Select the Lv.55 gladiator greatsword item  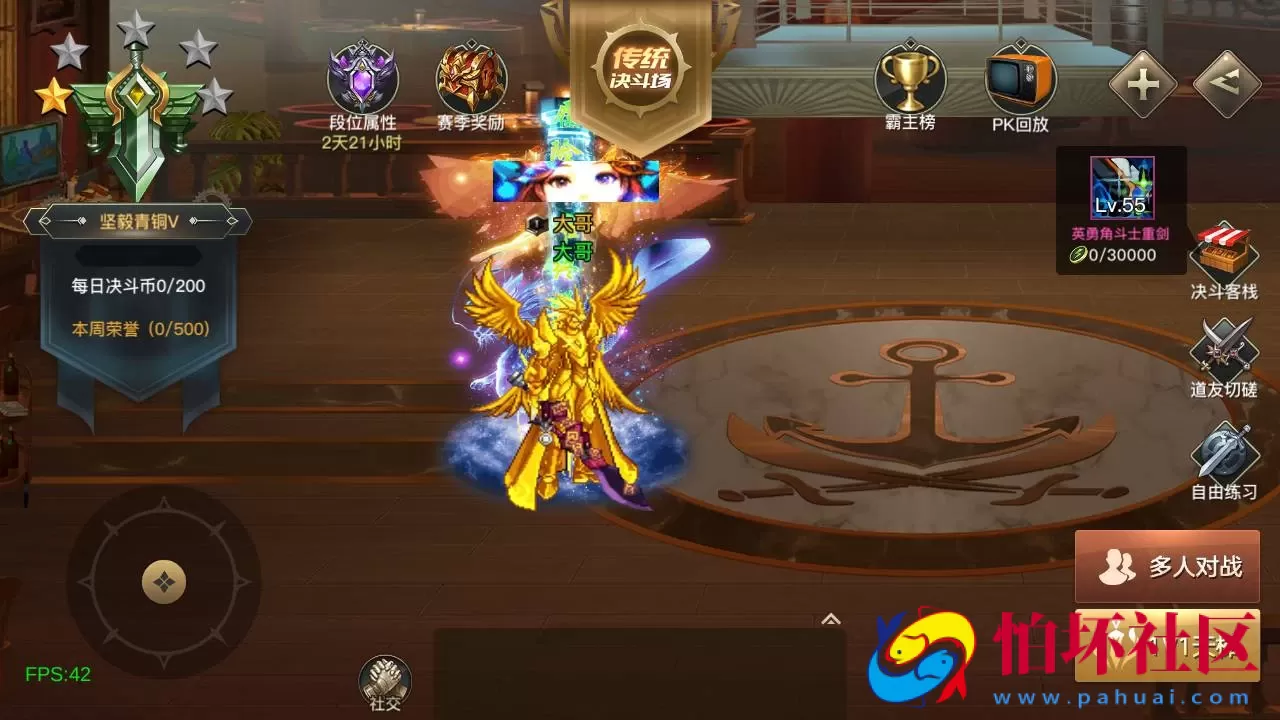[1121, 185]
